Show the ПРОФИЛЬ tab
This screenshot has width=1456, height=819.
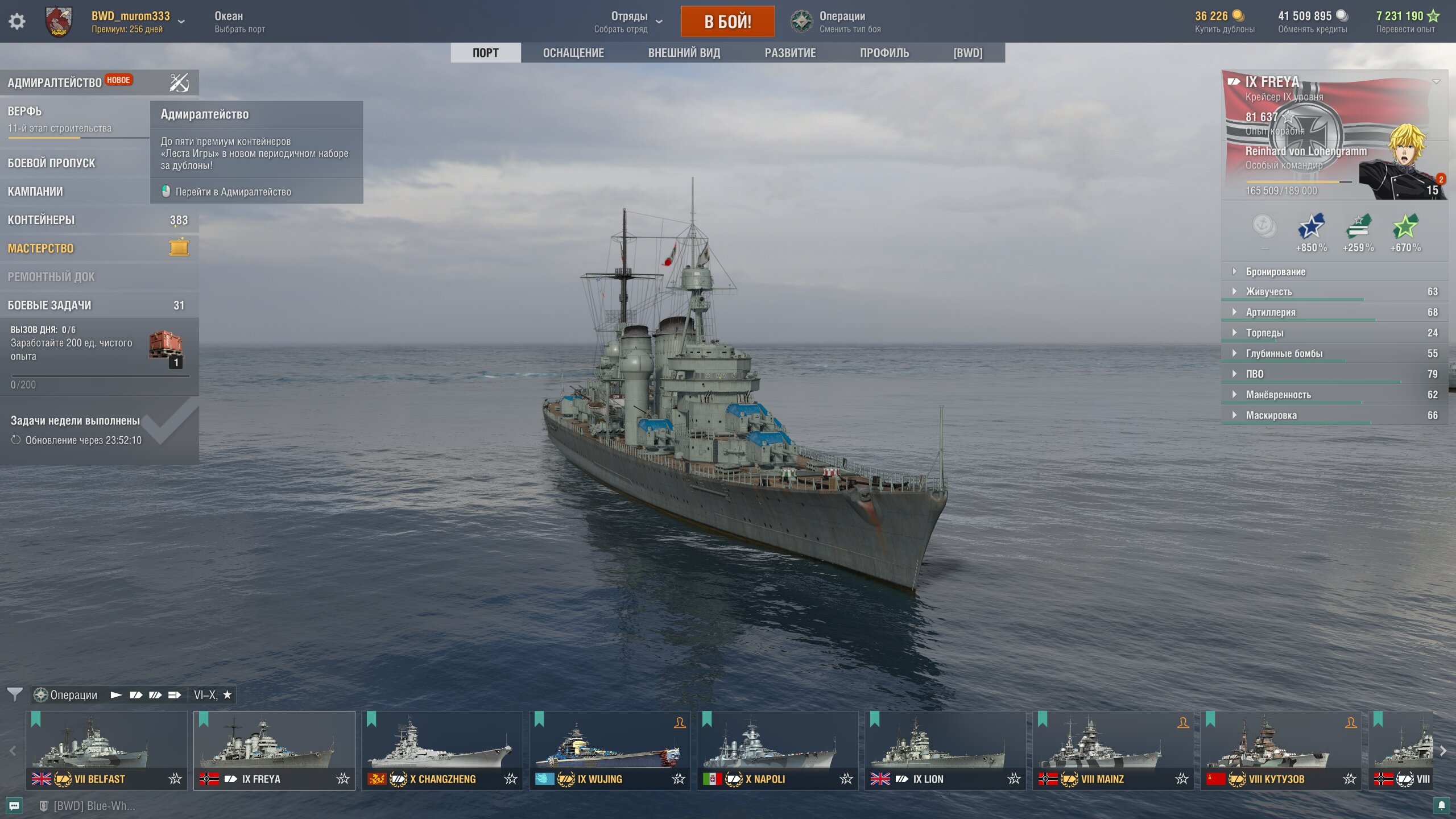point(884,53)
